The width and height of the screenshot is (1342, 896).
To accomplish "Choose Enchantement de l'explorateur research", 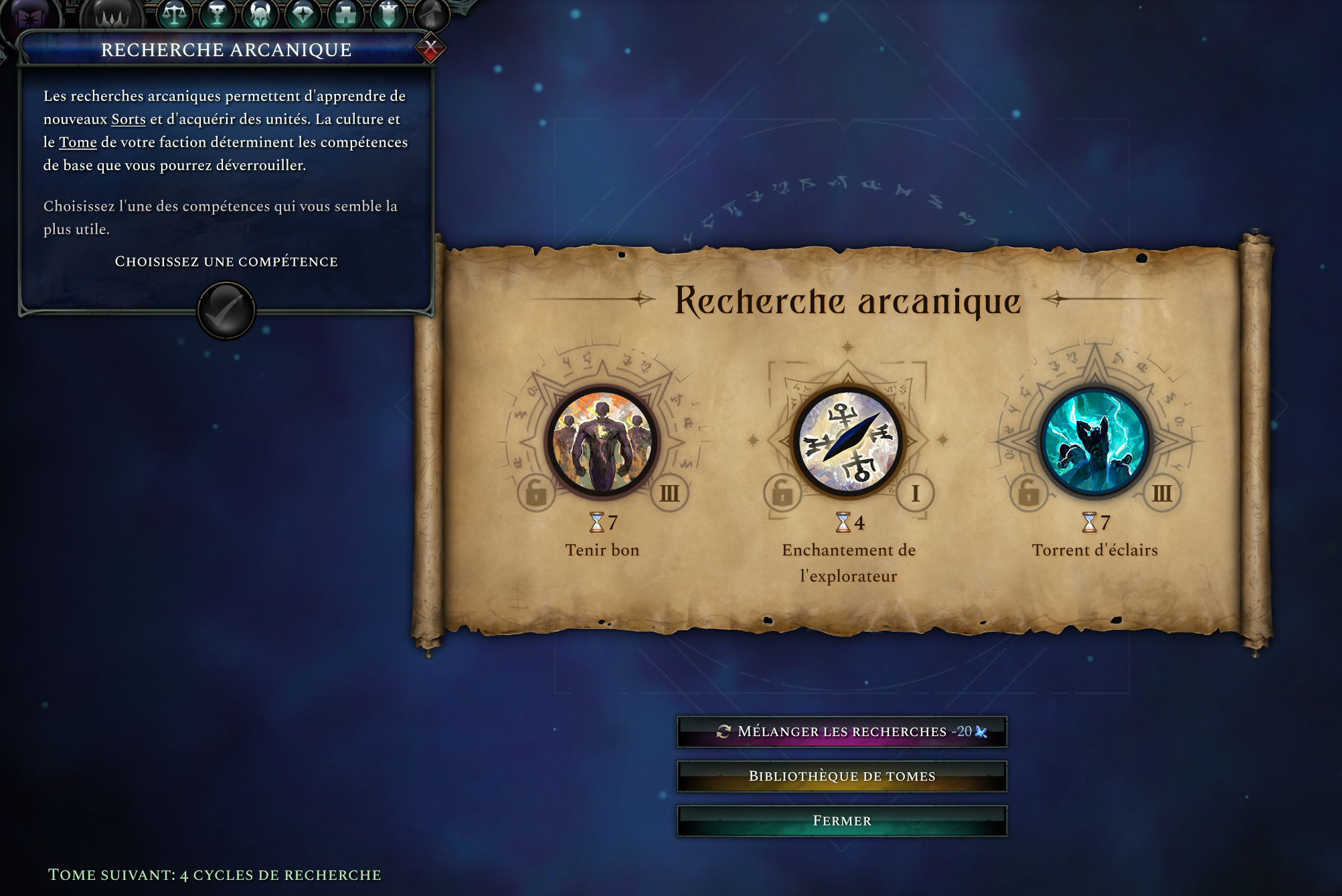I will (x=848, y=442).
